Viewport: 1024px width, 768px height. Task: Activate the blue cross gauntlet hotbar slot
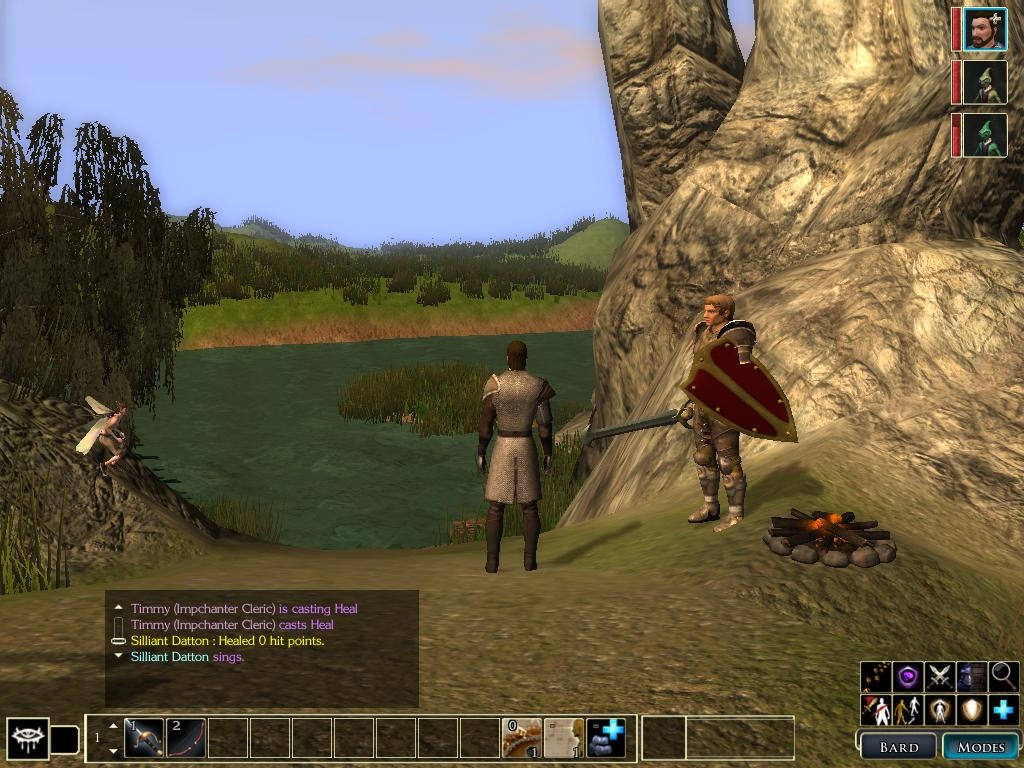pyautogui.click(x=606, y=738)
